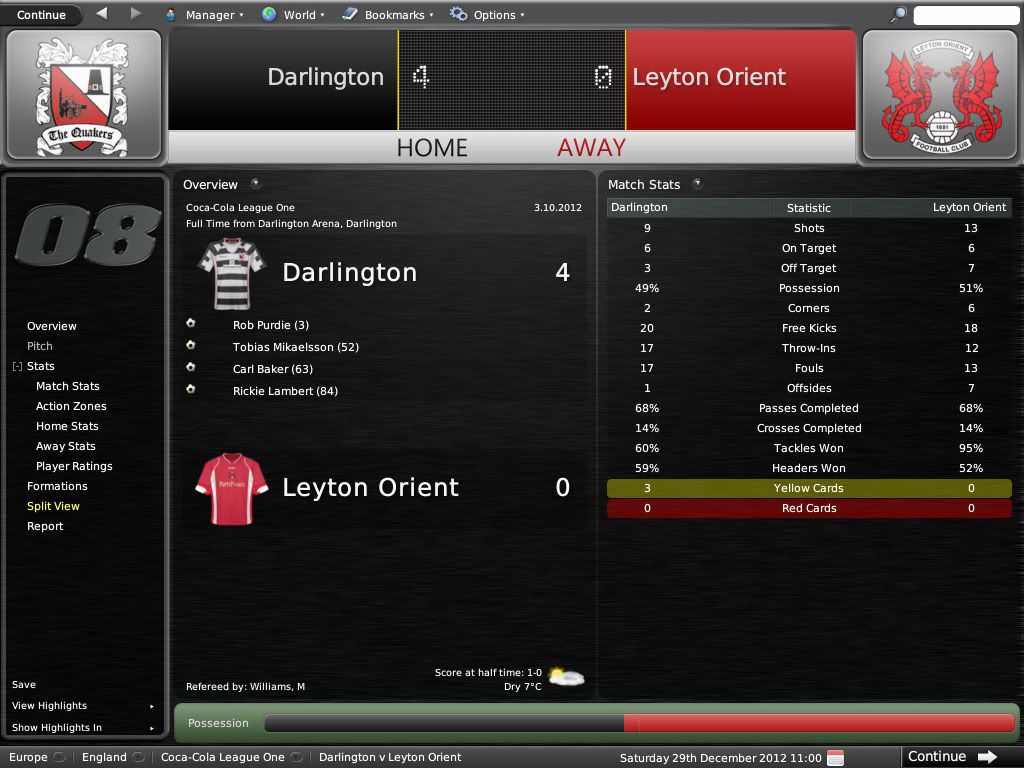The image size is (1024, 768).
Task: Open the calendar icon beside the date
Action: pyautogui.click(x=836, y=757)
